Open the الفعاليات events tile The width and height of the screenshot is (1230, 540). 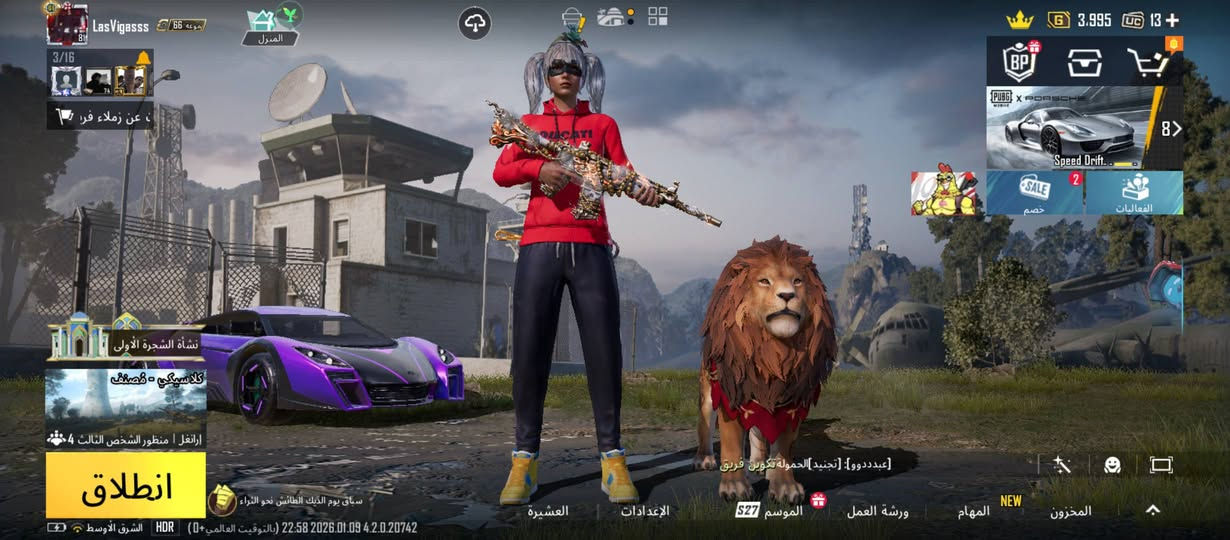(1135, 192)
